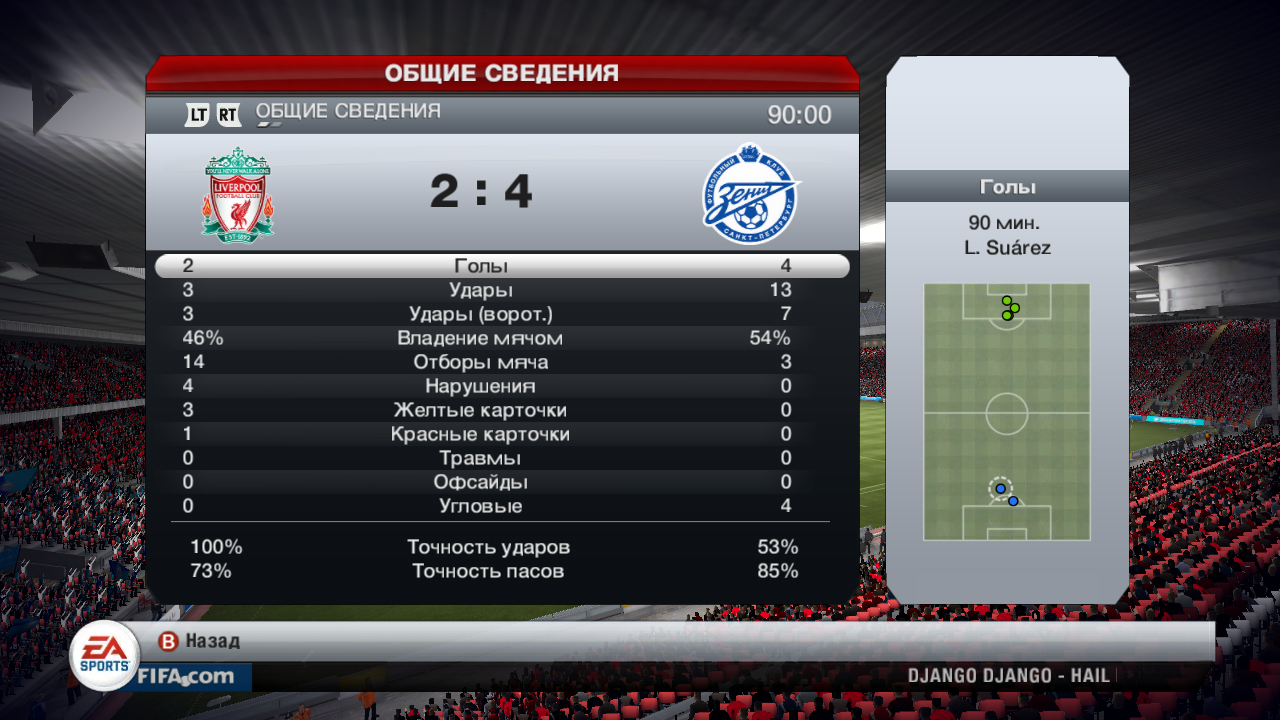The image size is (1280, 720).
Task: Select the Удары stats row
Action: [x=481, y=290]
